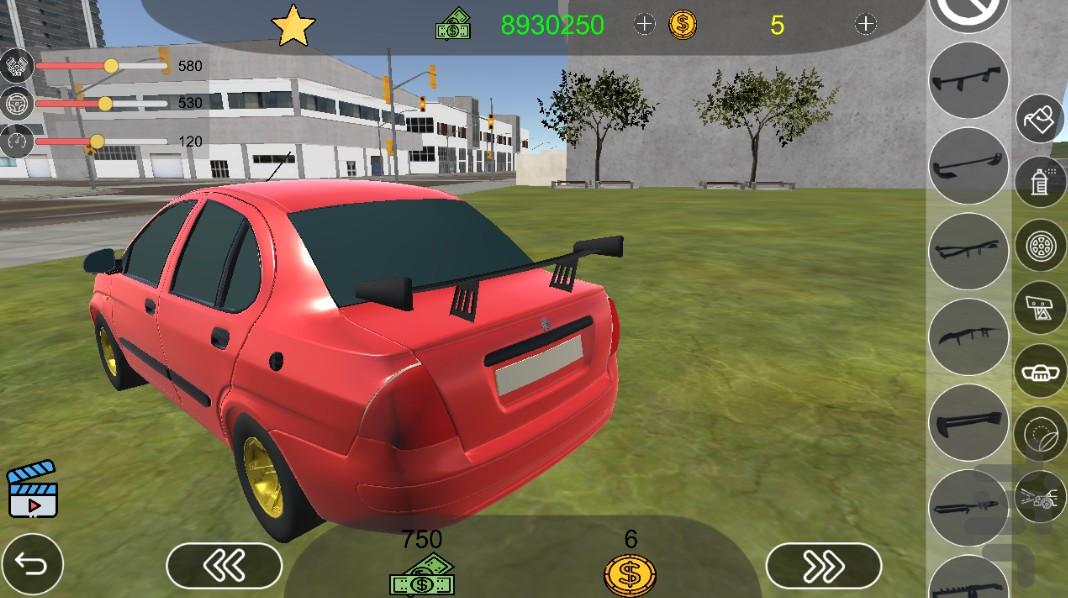Open the paint bucket color category

click(x=1041, y=120)
